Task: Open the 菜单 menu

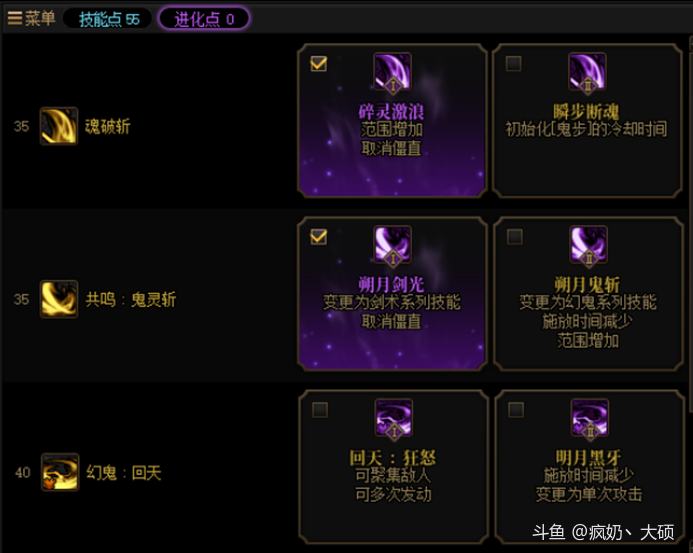Action: [x=31, y=18]
